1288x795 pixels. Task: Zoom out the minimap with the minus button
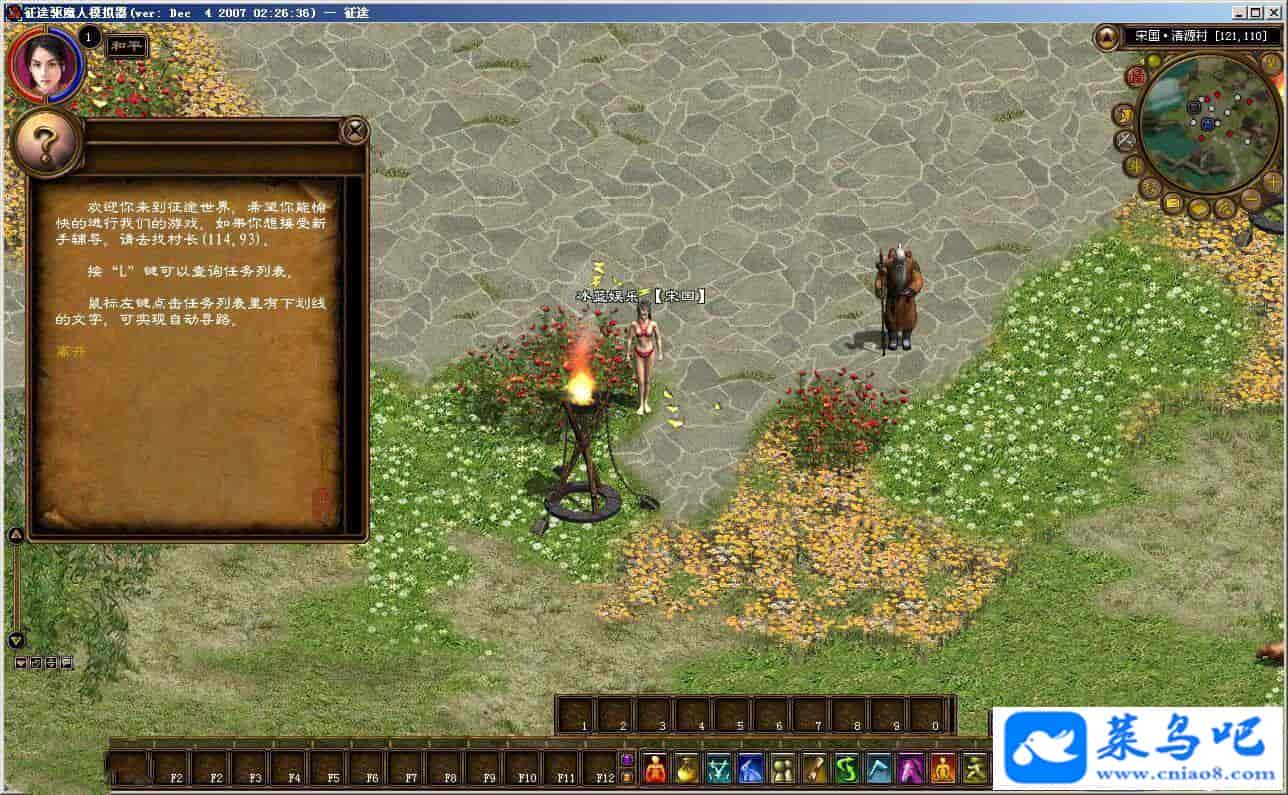1251,199
